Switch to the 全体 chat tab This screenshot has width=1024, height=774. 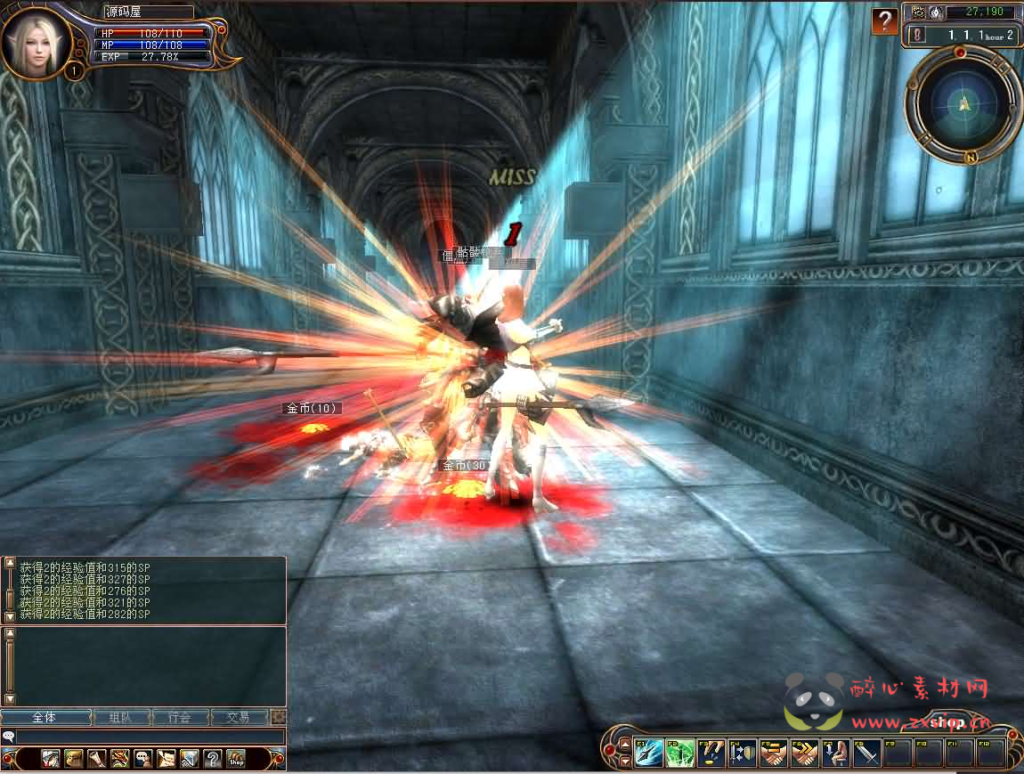(x=45, y=717)
